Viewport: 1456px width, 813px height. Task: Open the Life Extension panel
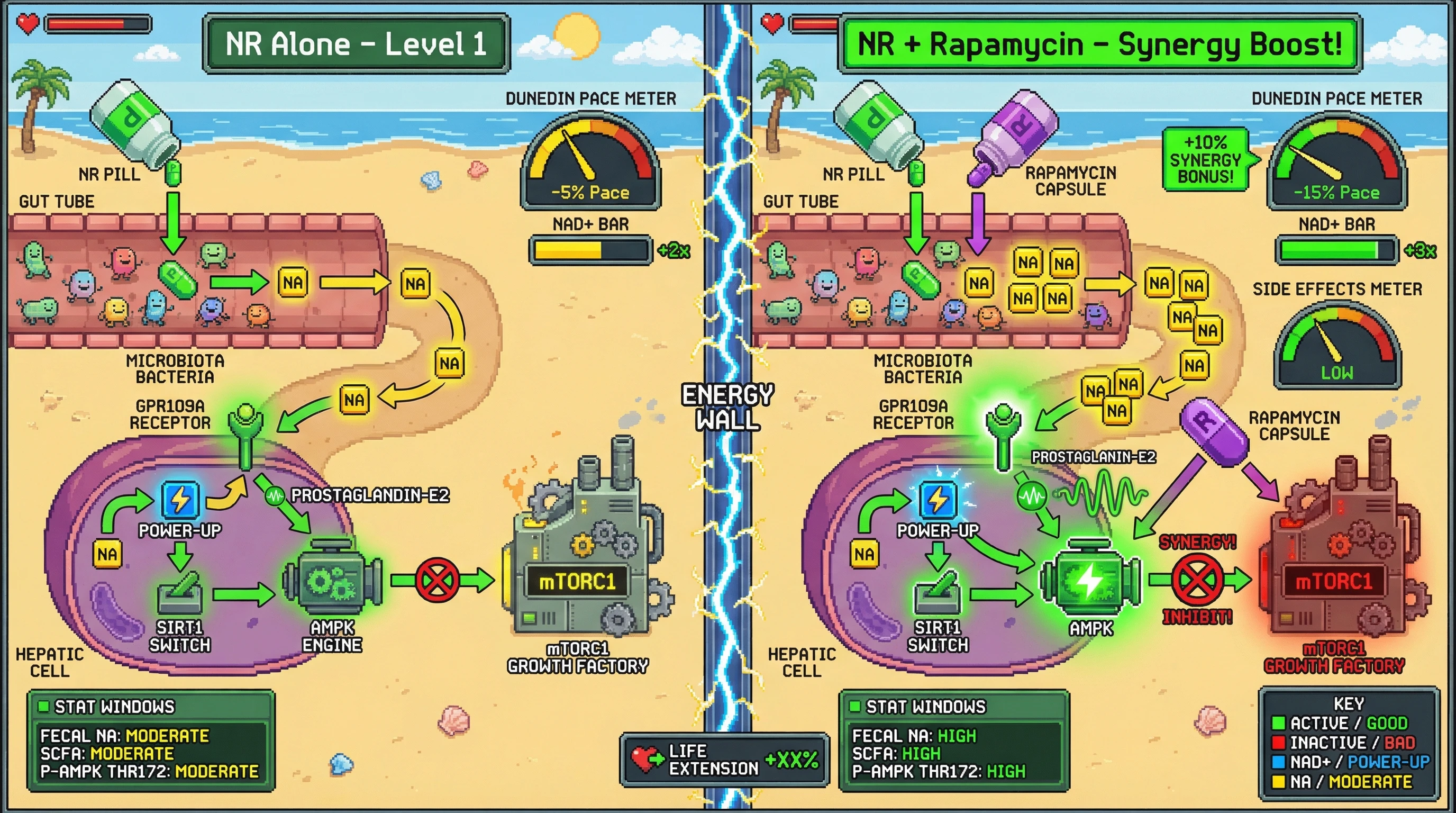point(725,760)
